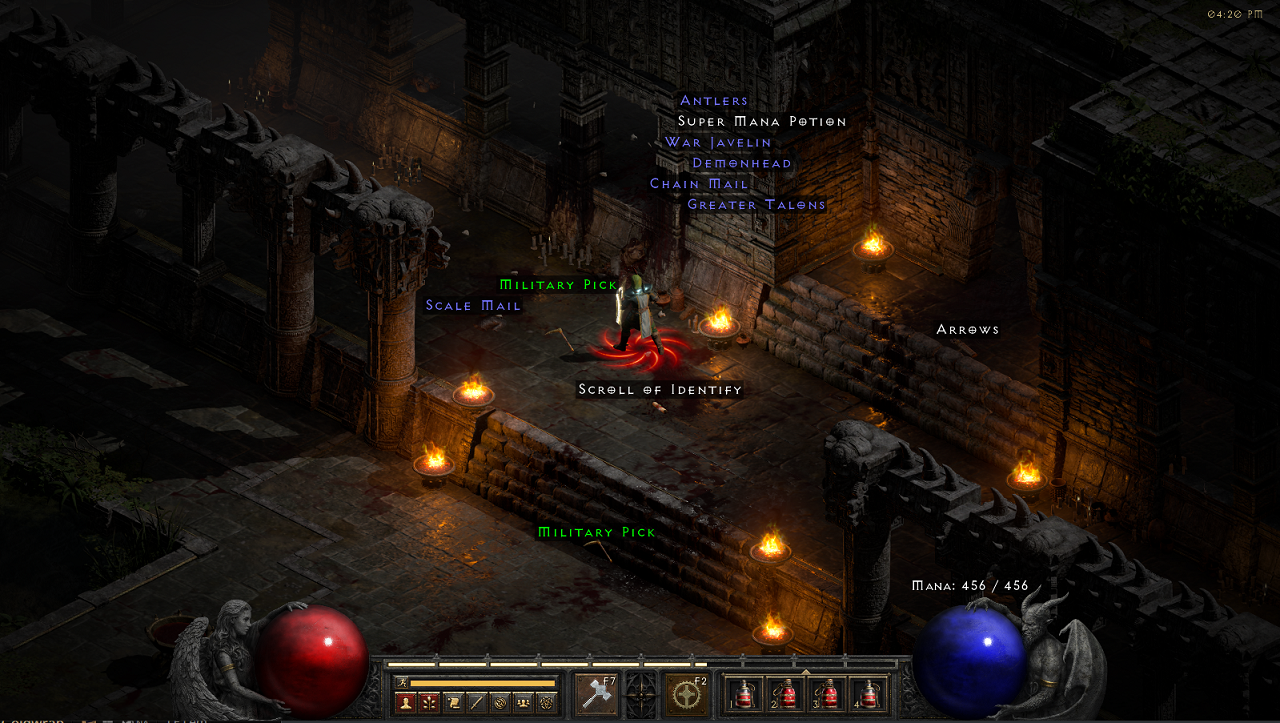
Task: Pick up the Greater Talons item label
Action: [757, 205]
